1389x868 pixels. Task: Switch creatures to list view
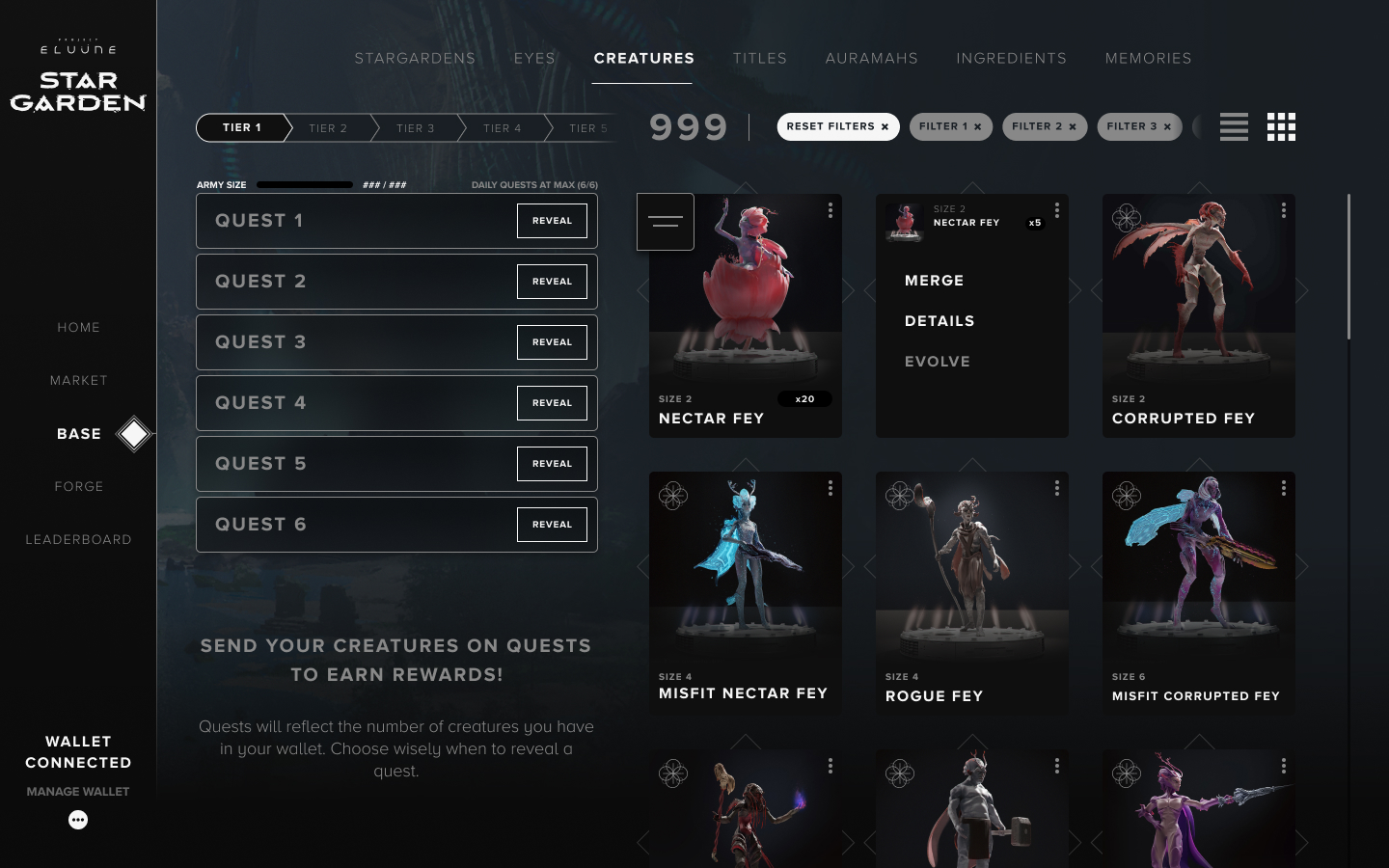(1234, 127)
